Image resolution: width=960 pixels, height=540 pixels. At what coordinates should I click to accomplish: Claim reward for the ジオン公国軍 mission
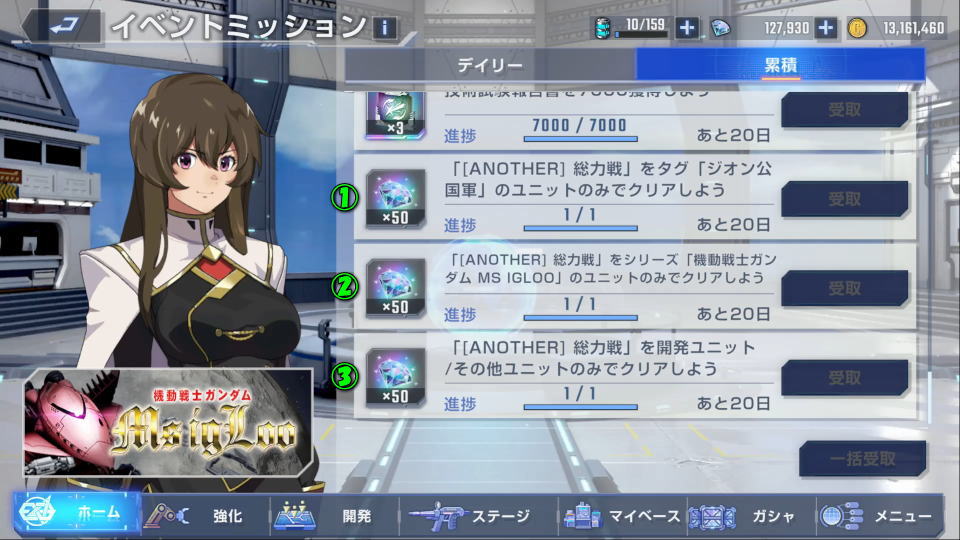click(x=844, y=199)
